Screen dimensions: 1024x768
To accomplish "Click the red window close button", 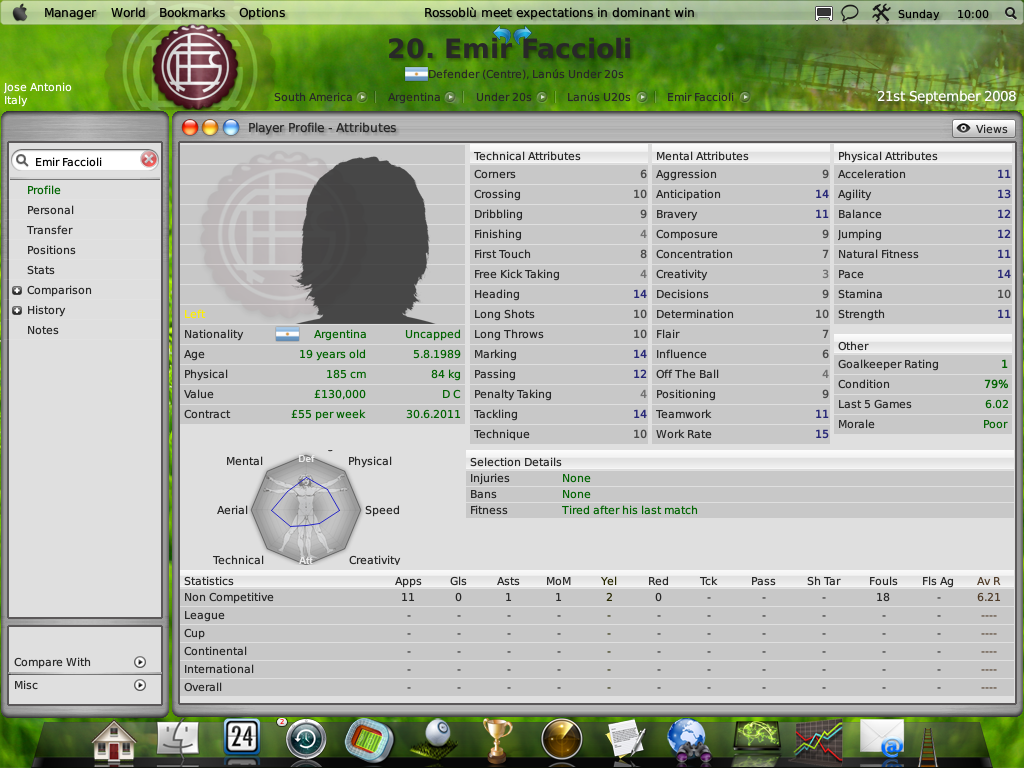I will point(190,128).
